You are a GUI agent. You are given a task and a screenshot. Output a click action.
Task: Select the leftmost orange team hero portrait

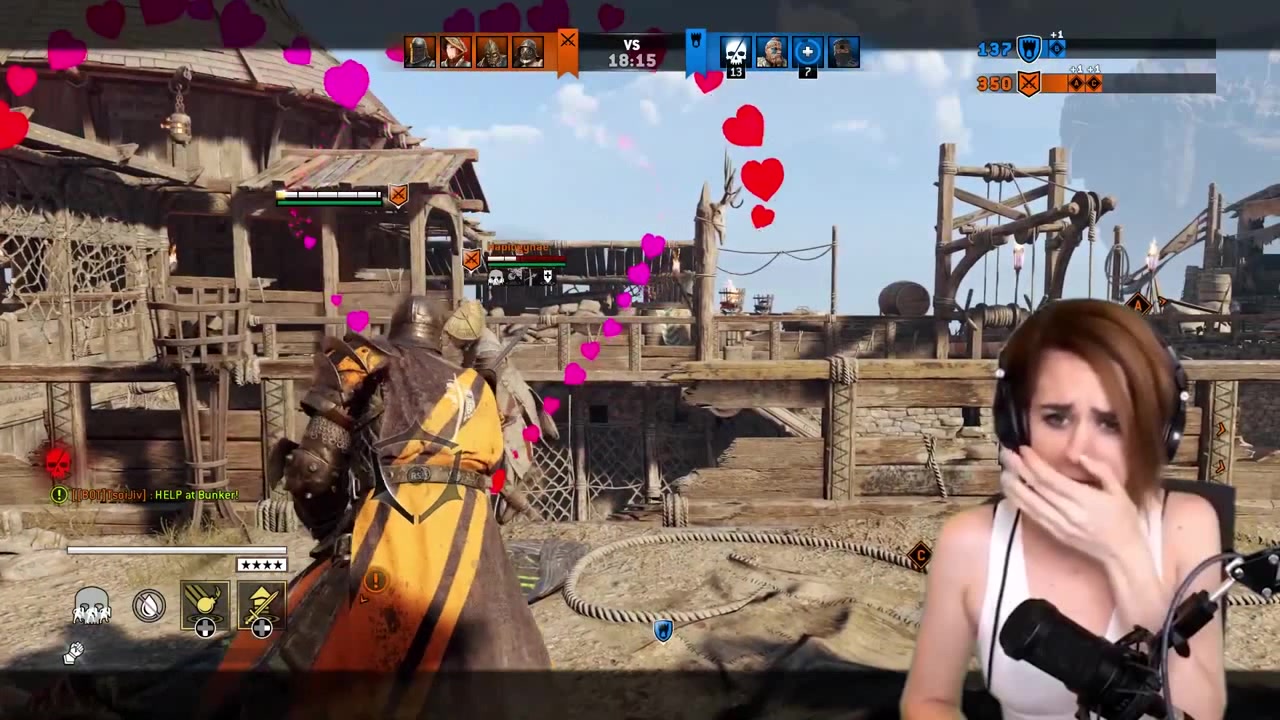419,50
